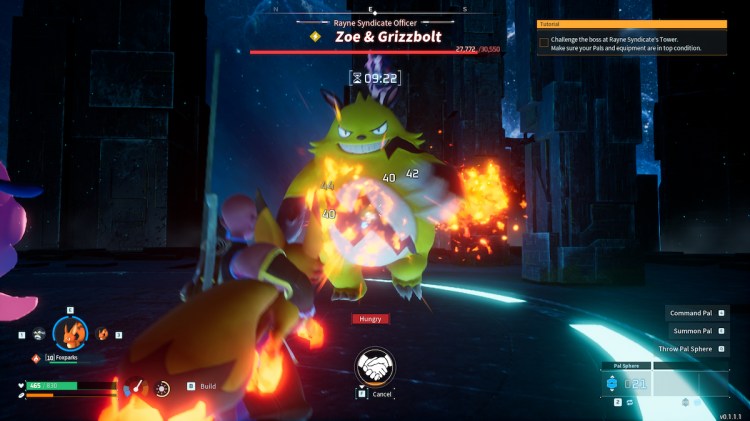Tick the tutorial objective checkbox

tap(544, 42)
